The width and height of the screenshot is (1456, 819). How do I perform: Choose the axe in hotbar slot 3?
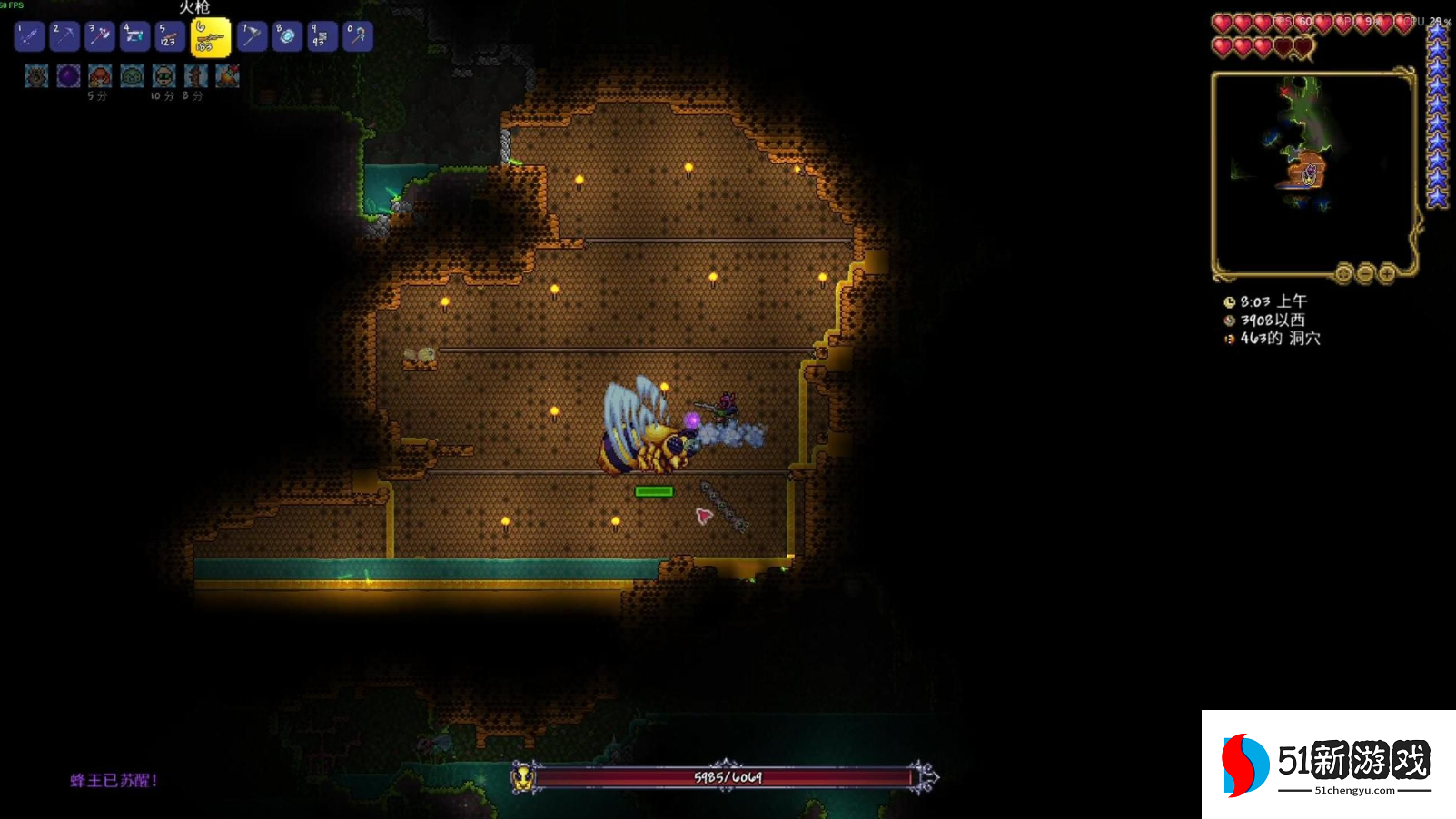coord(100,36)
